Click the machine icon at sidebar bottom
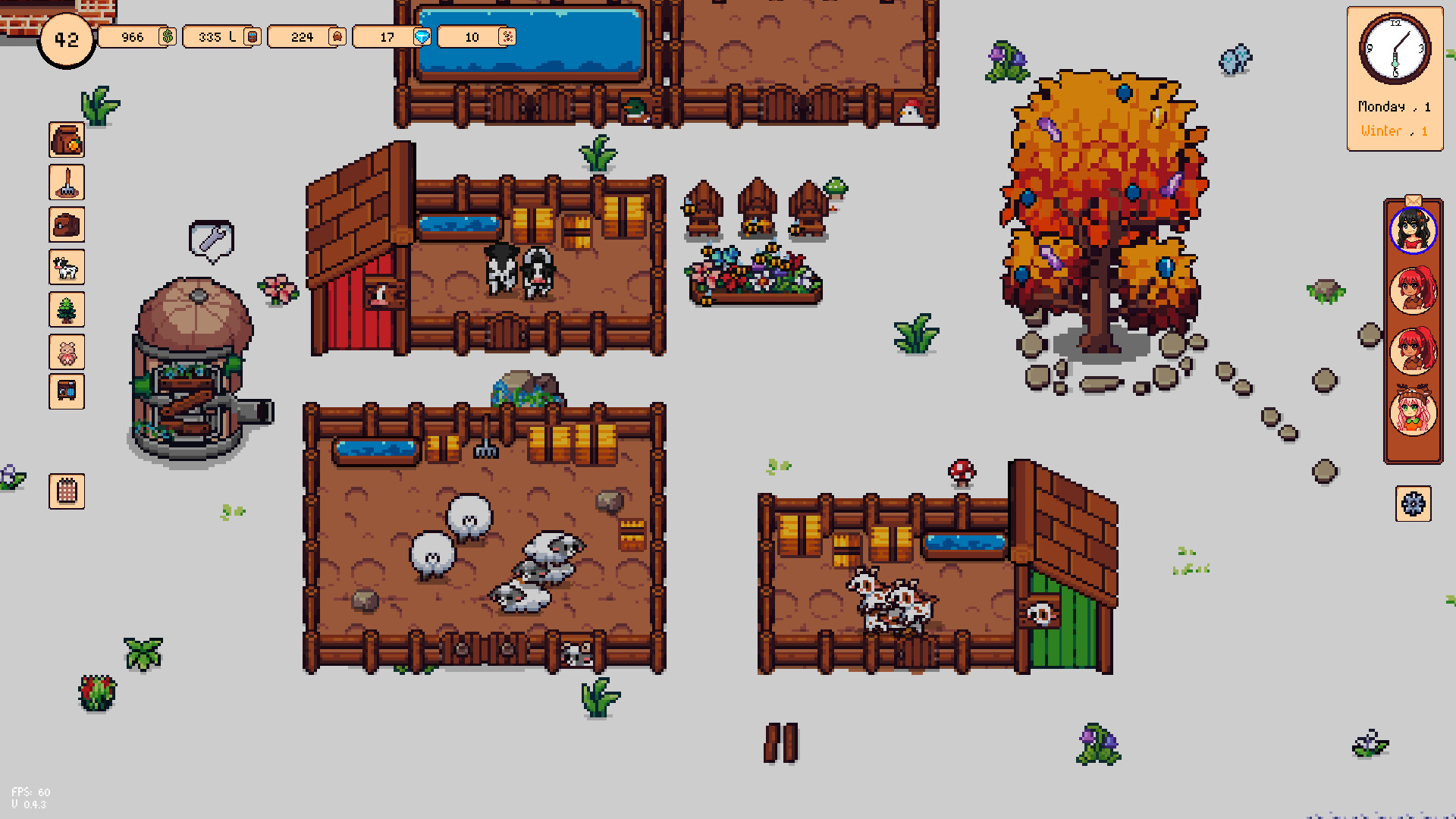 tap(67, 392)
